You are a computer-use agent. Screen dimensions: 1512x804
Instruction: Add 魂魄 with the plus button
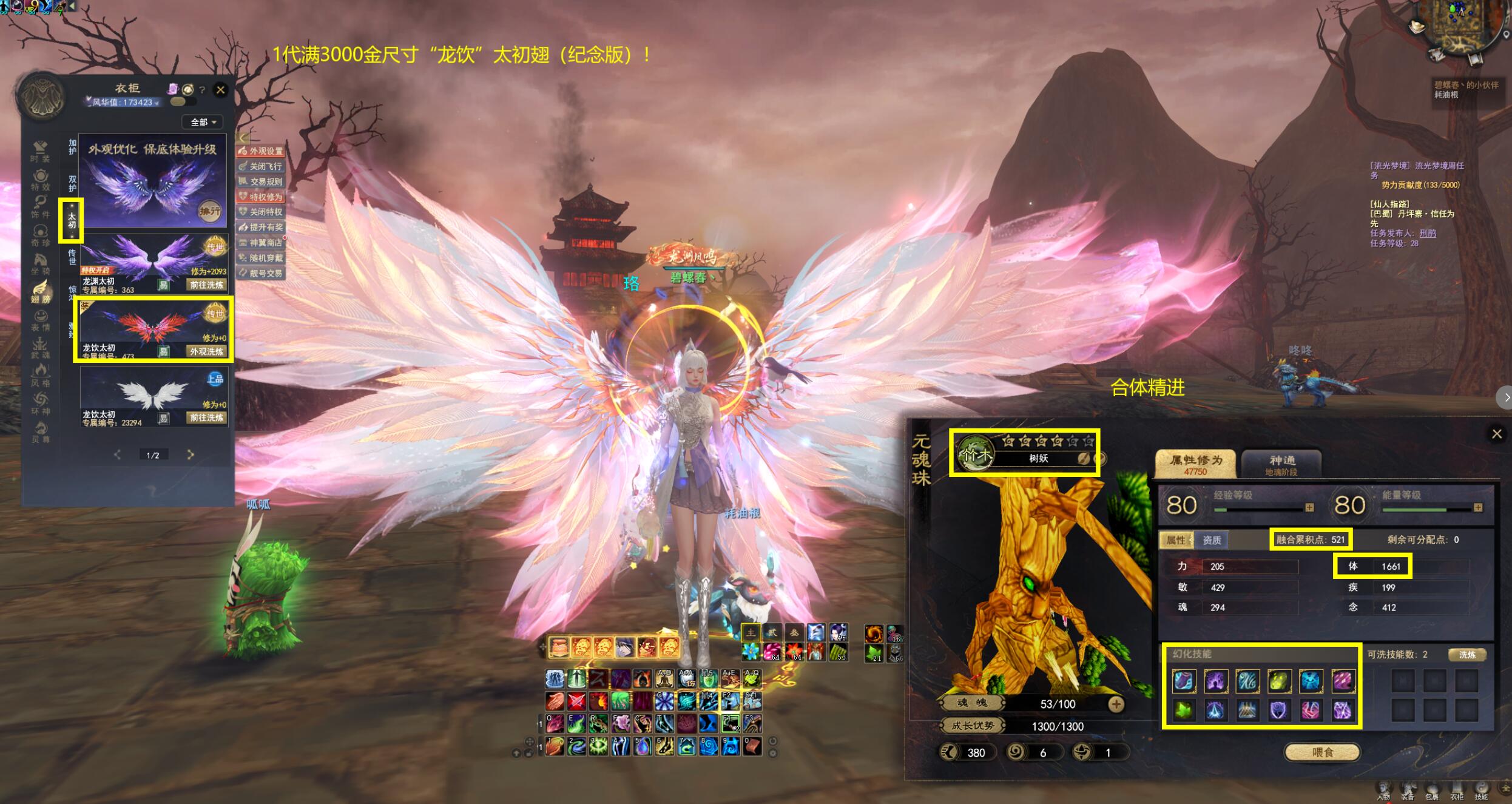1116,704
